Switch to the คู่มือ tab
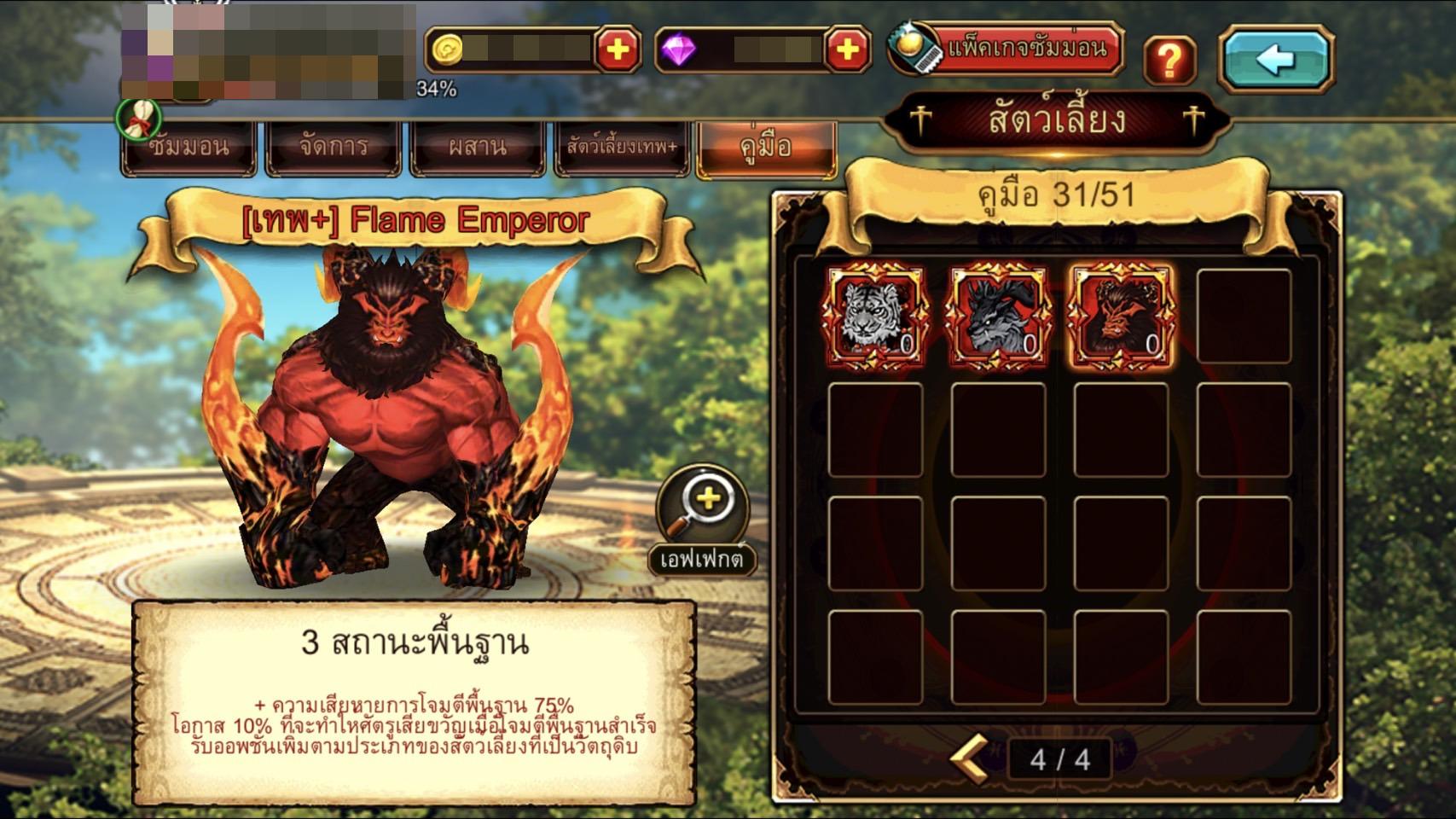The height and width of the screenshot is (819, 1456). [x=766, y=148]
